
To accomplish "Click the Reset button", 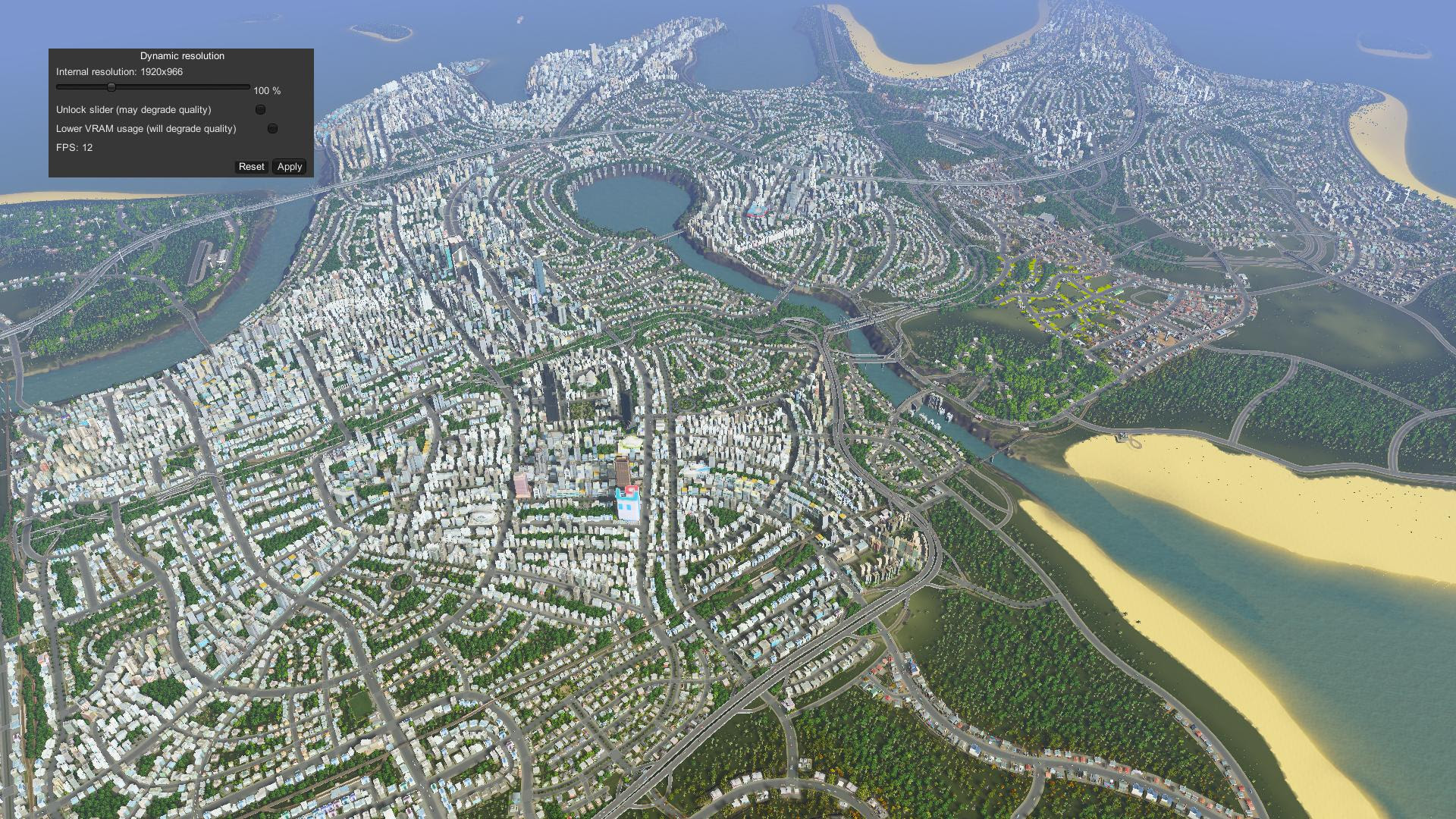I will coord(251,167).
